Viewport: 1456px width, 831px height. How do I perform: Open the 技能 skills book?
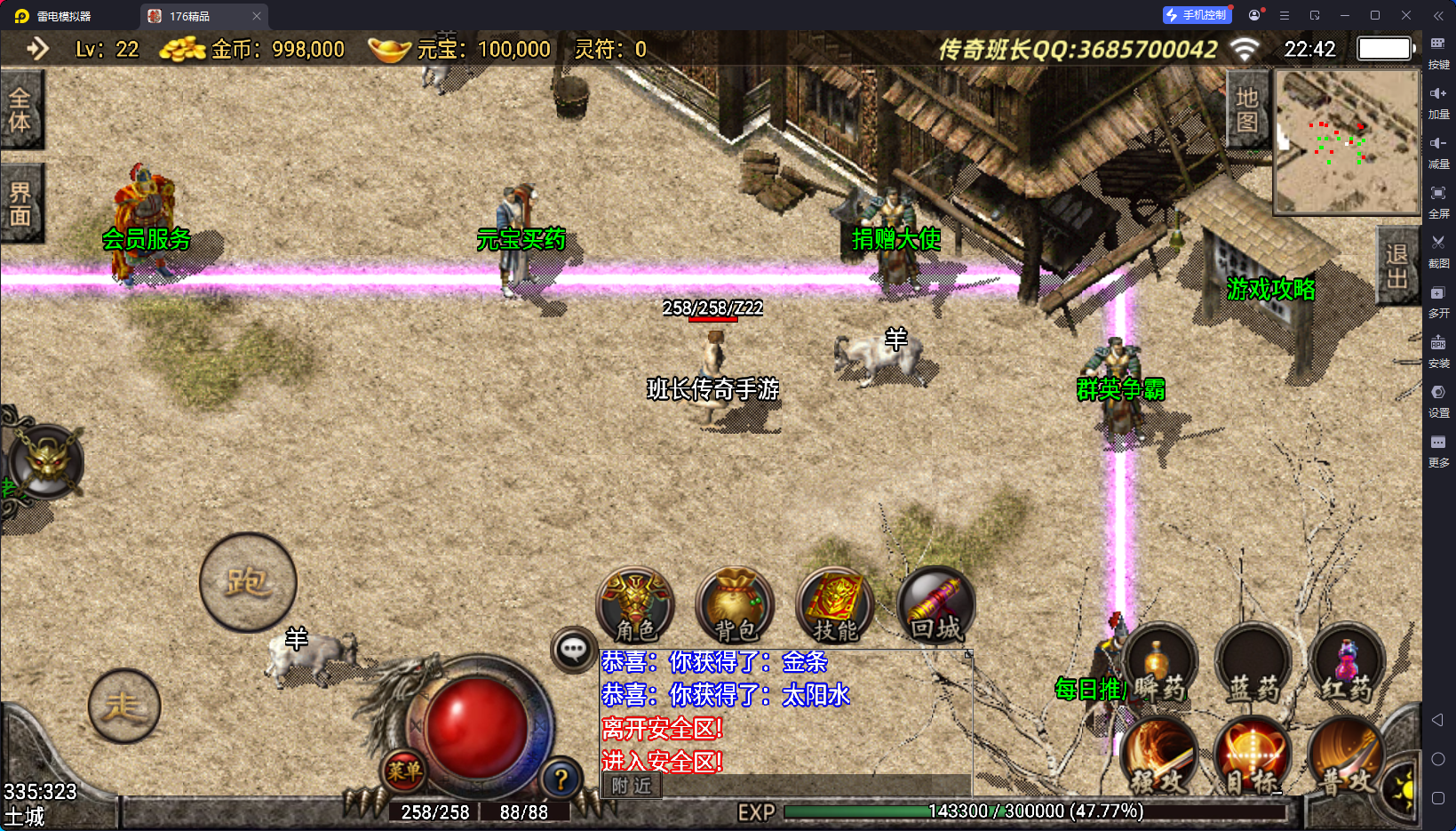(x=835, y=604)
